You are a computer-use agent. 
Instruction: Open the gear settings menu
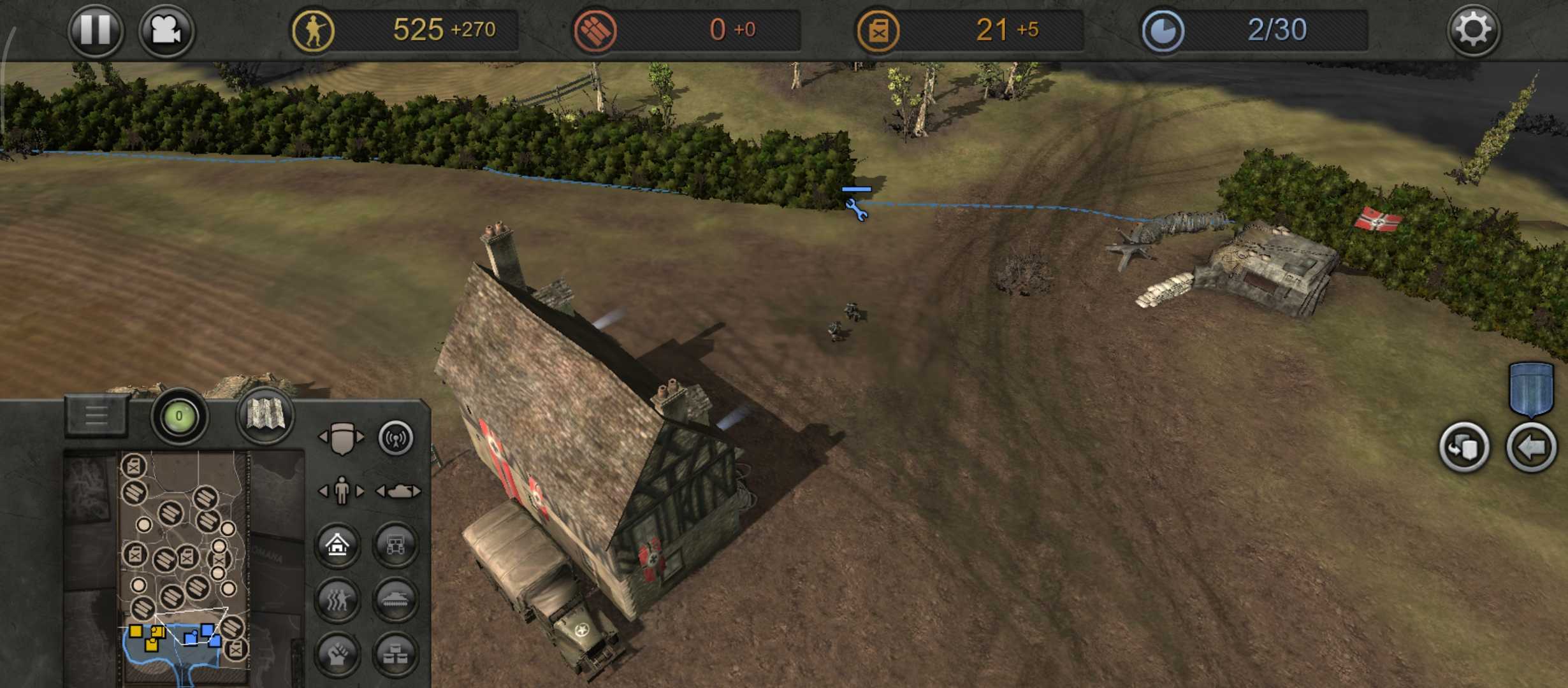point(1474,30)
